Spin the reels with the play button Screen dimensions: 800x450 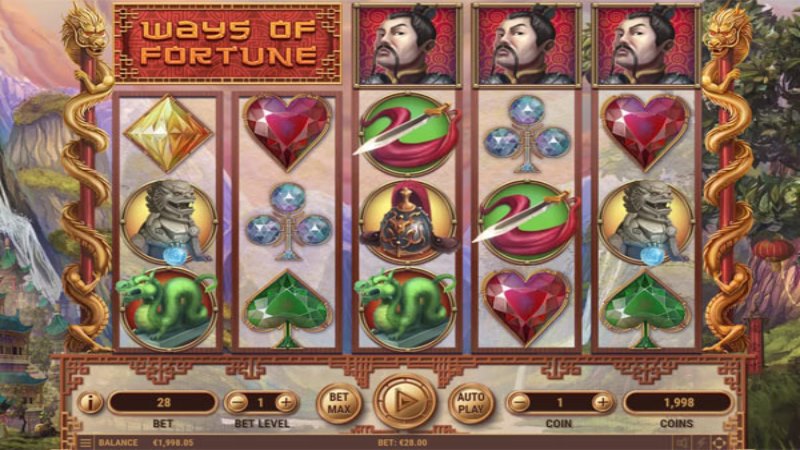405,402
